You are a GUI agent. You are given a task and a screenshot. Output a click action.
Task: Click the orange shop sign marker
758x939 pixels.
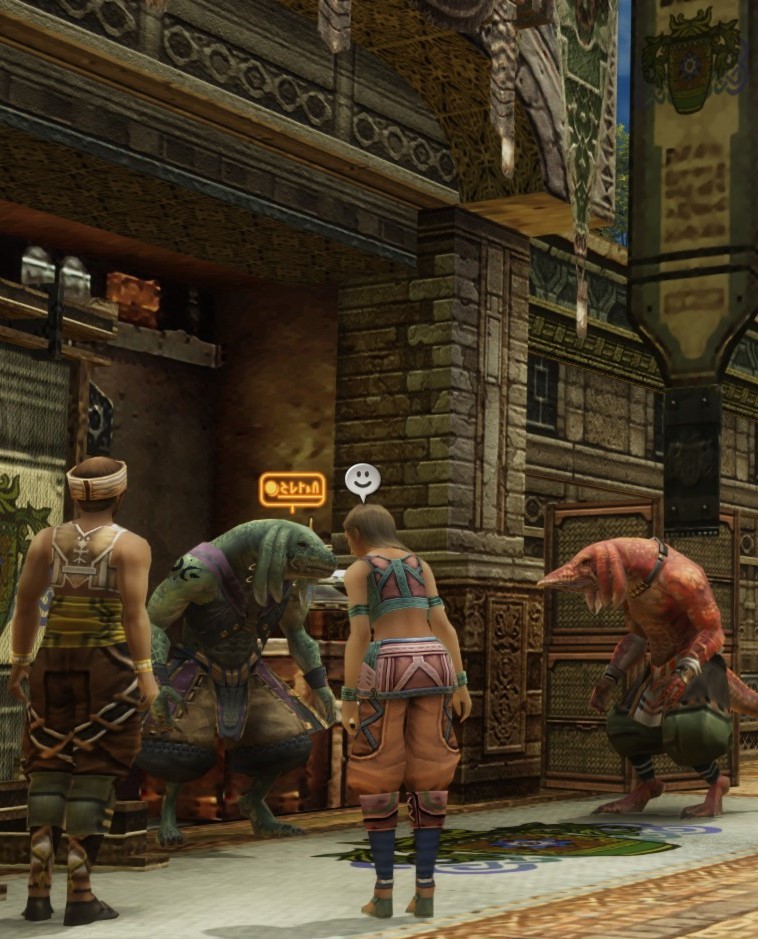(x=292, y=490)
